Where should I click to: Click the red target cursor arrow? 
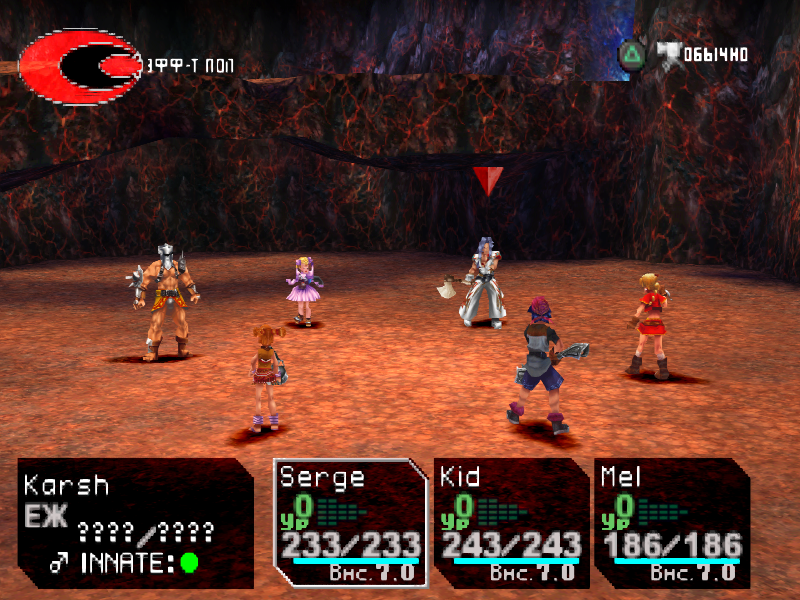(x=488, y=180)
